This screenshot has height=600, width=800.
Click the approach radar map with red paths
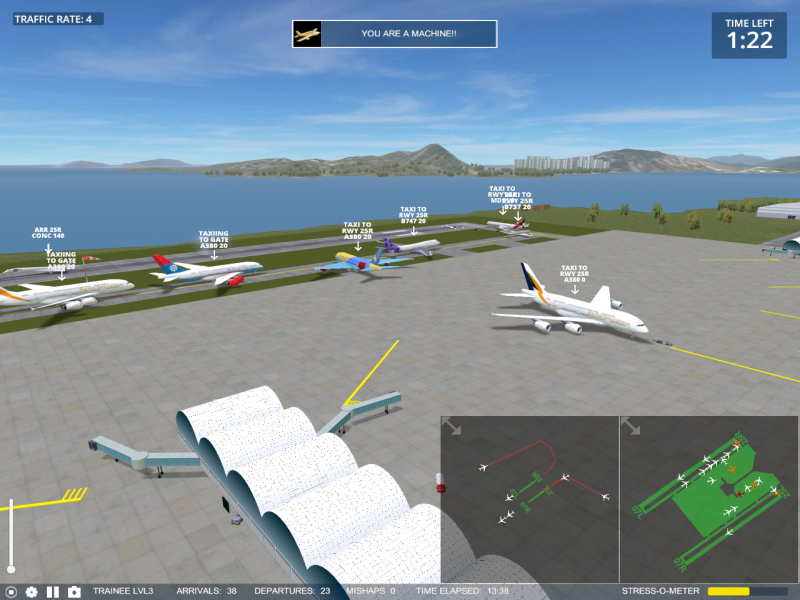pos(530,500)
